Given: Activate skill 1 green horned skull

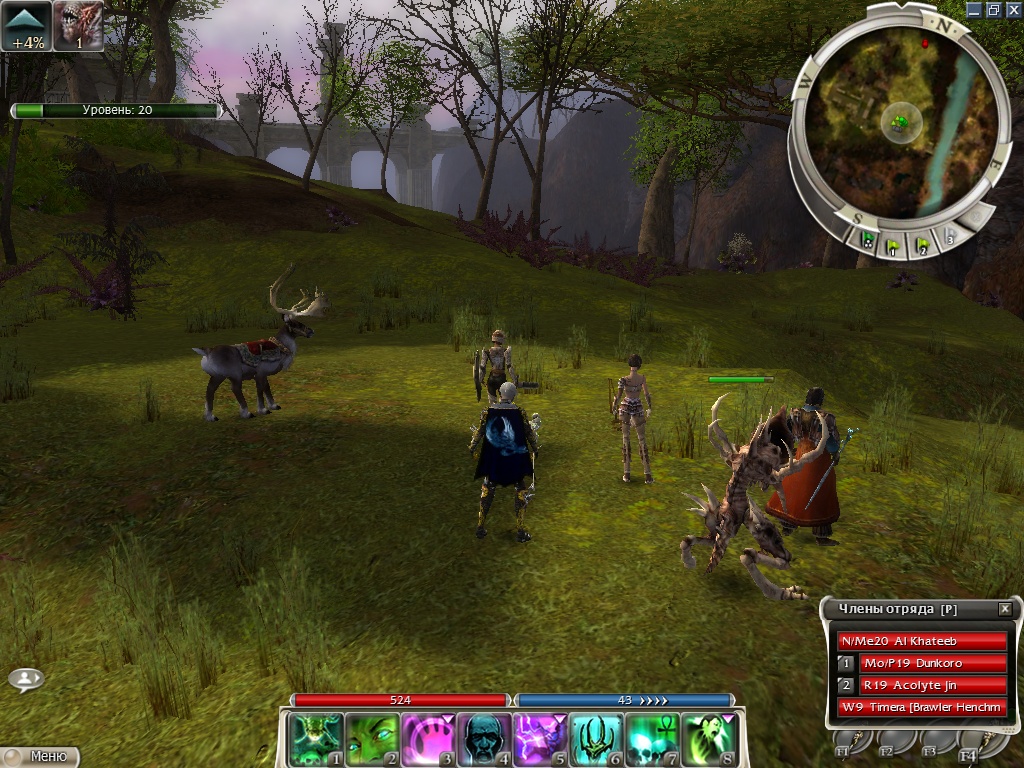Looking at the screenshot, I should click(315, 740).
